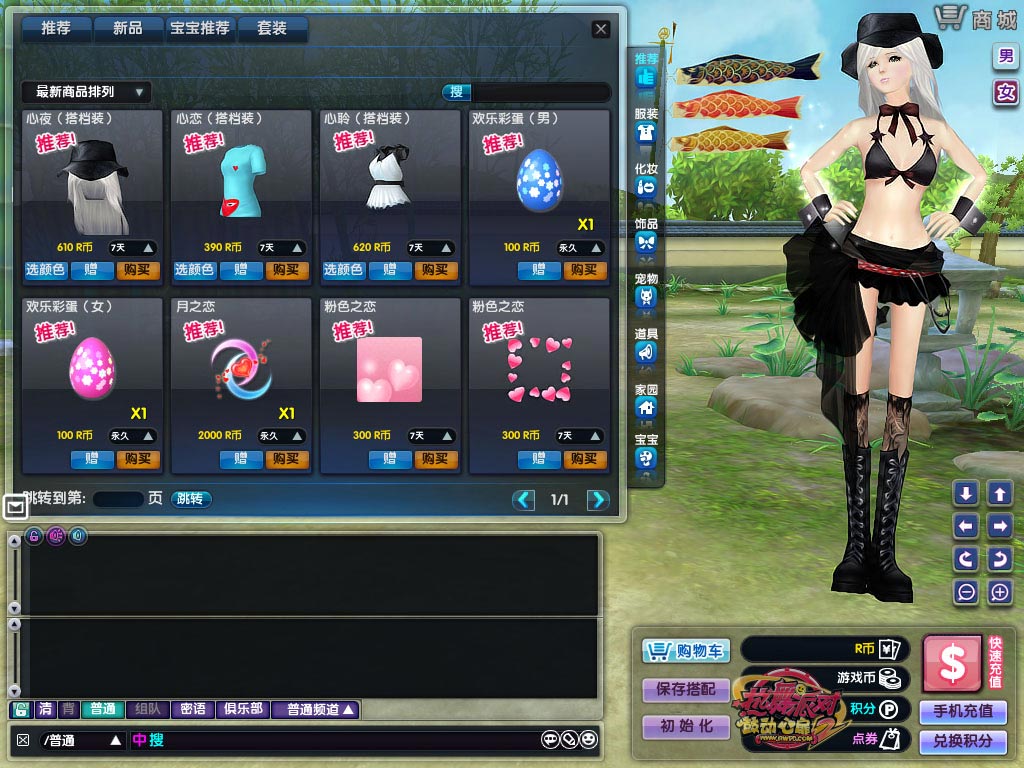This screenshot has width=1024, height=768.
Task: Open the 服装 clothing category
Action: [x=646, y=125]
